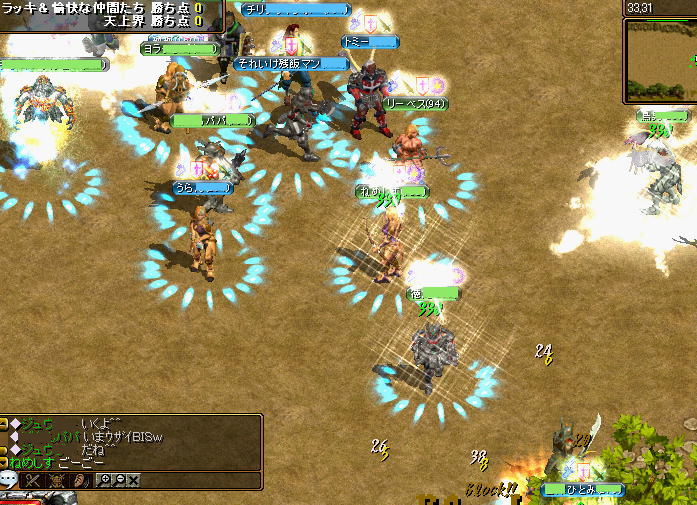Open the speech bubble chat icon

coord(8,481)
